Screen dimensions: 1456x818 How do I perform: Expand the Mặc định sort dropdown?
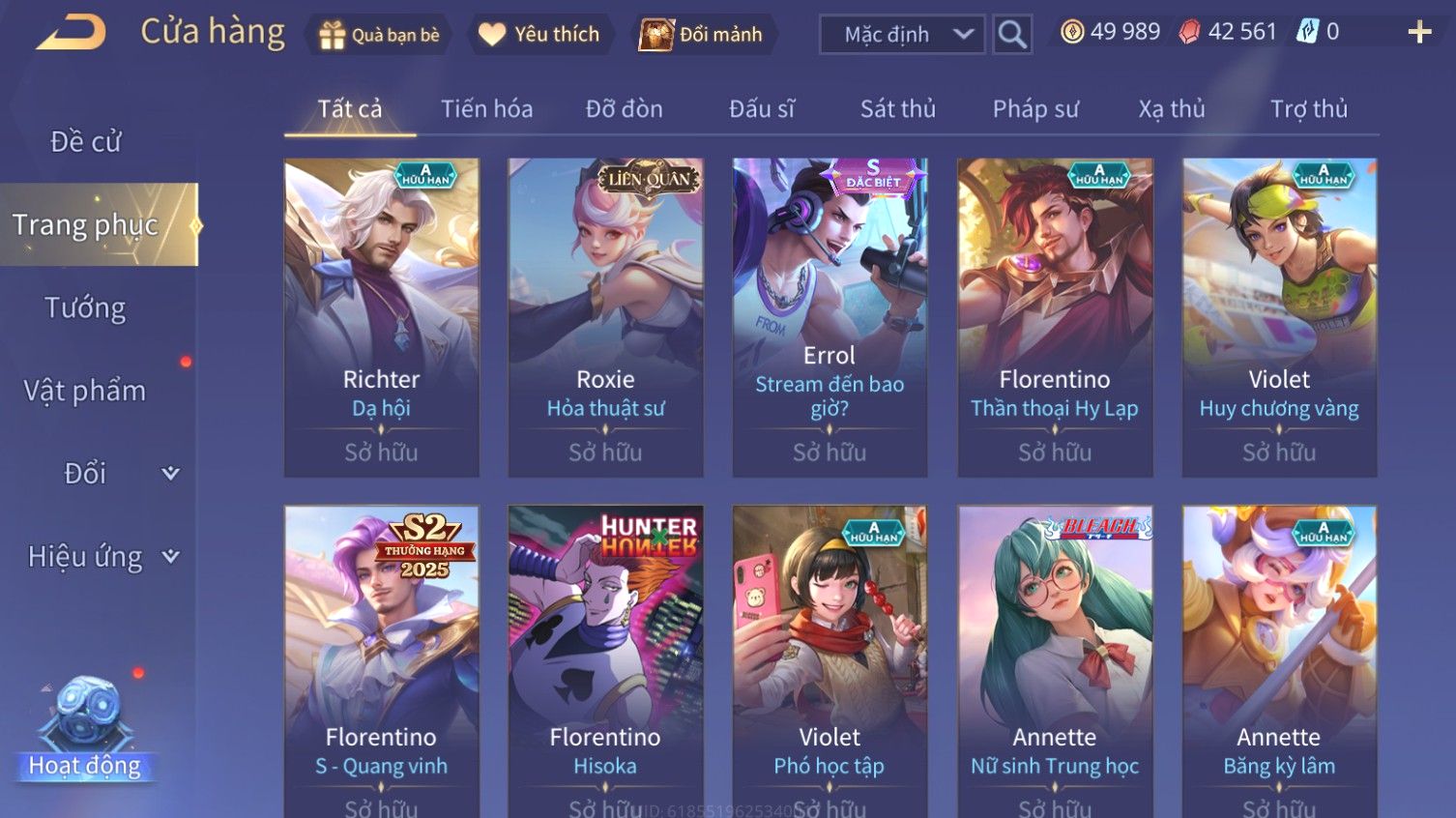902,35
